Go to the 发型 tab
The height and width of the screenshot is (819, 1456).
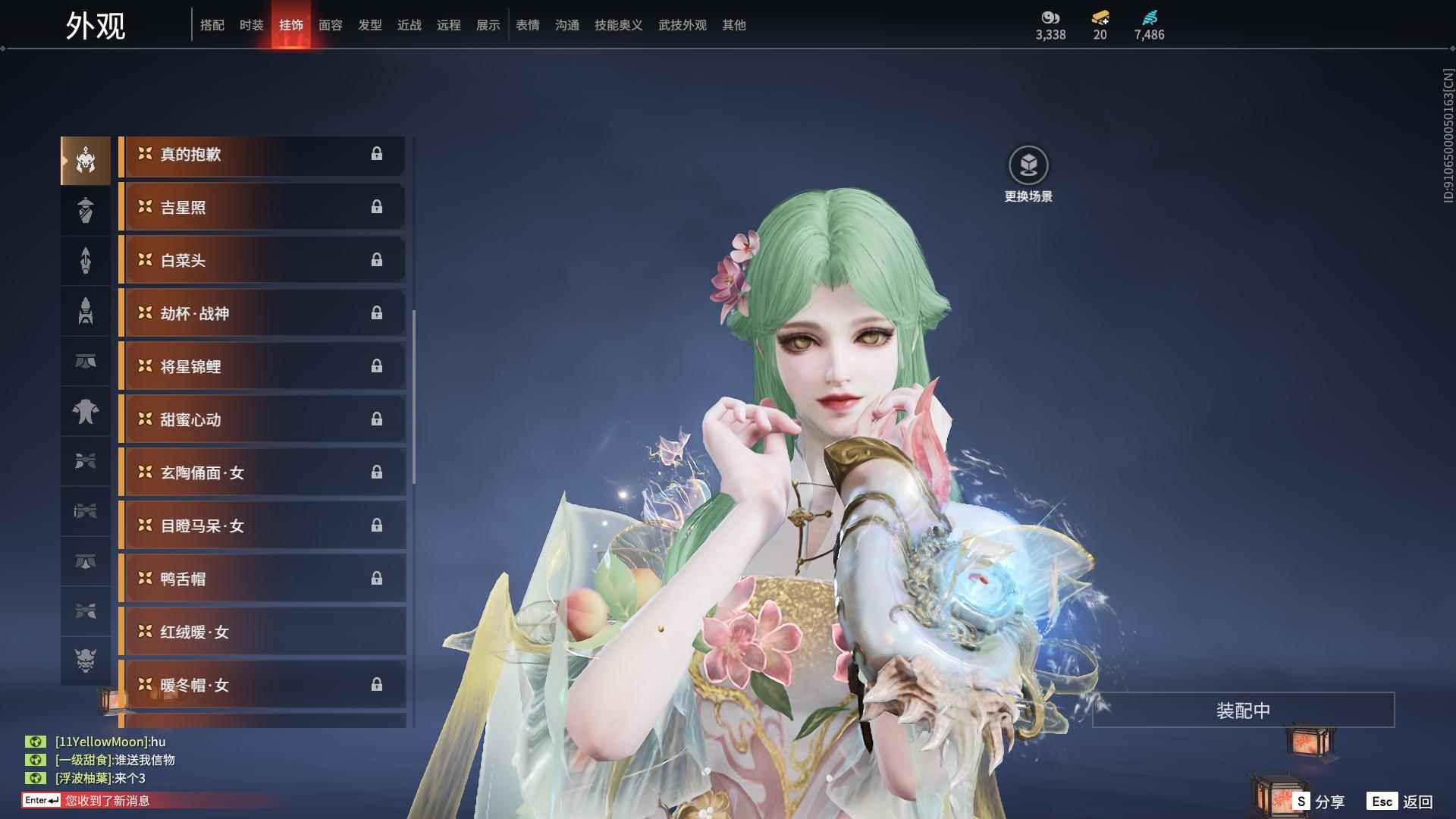[369, 25]
